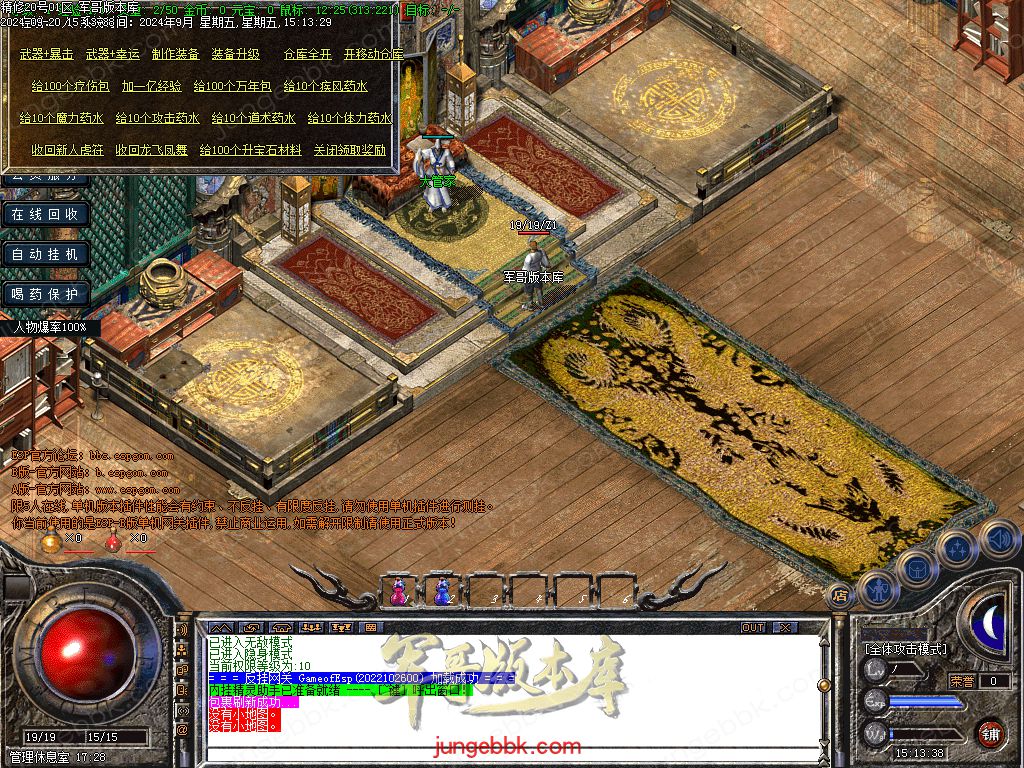1024x768 pixels.
Task: Use the red potion in belt slot 1
Action: pos(398,591)
